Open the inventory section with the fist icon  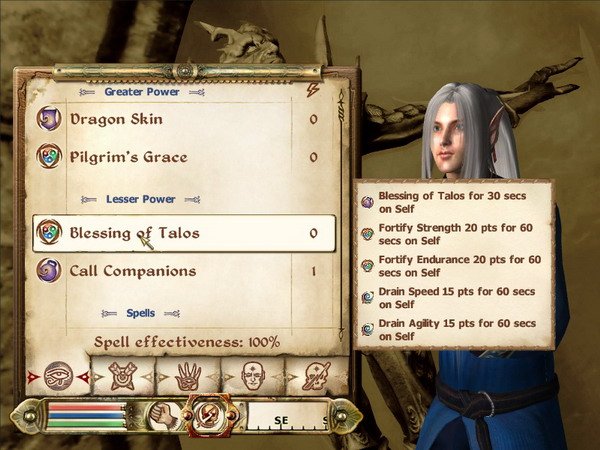[x=160, y=415]
